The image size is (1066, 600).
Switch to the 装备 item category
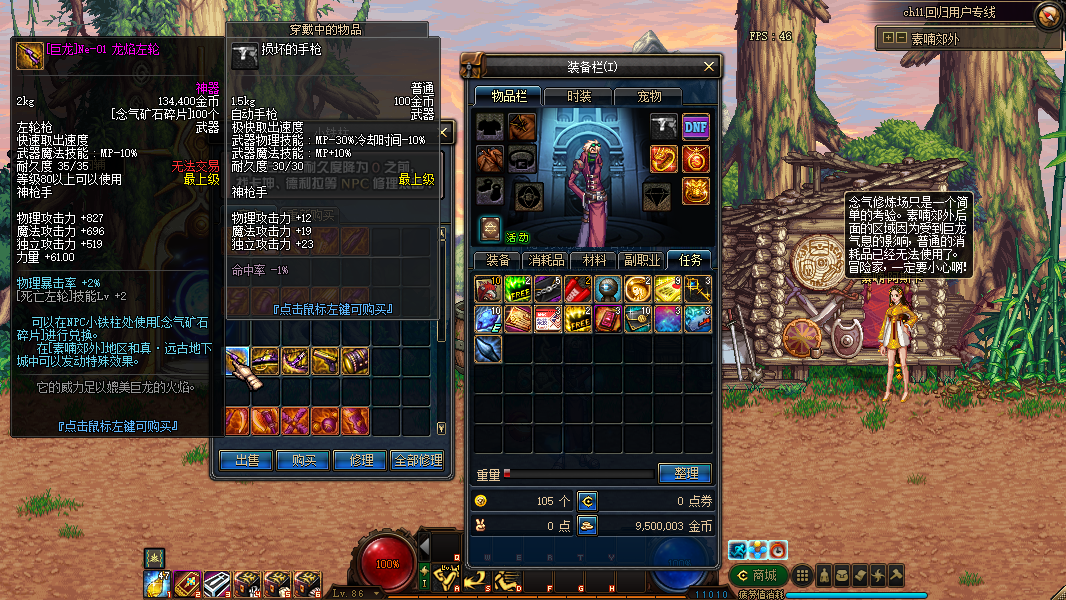[x=498, y=260]
